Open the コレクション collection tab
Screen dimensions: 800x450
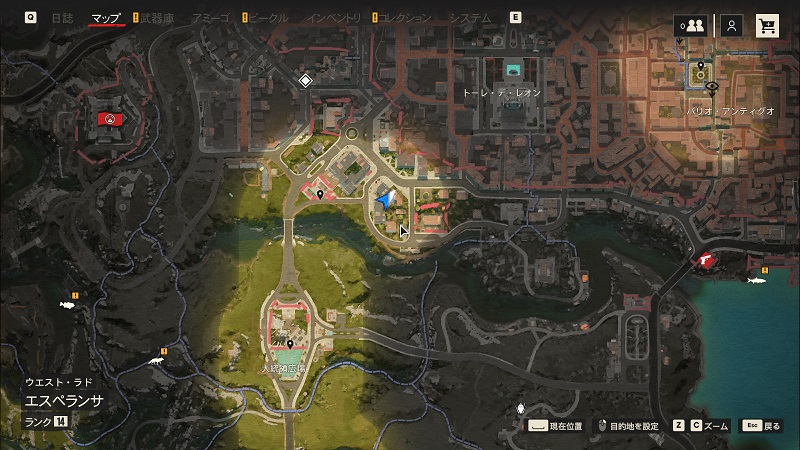(x=406, y=18)
